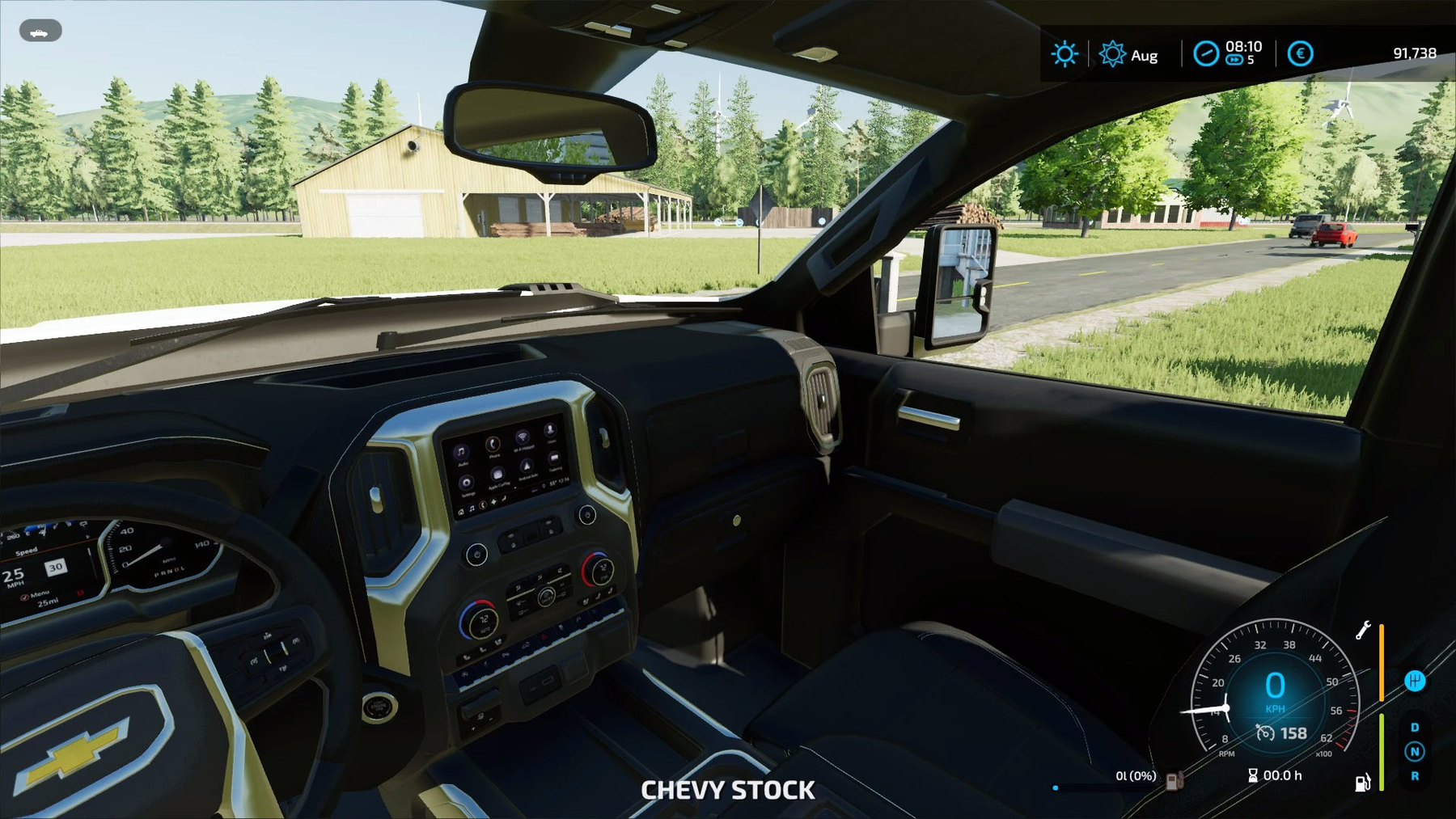Click the game clock icon
Screen dimensions: 1456x819
click(1205, 54)
